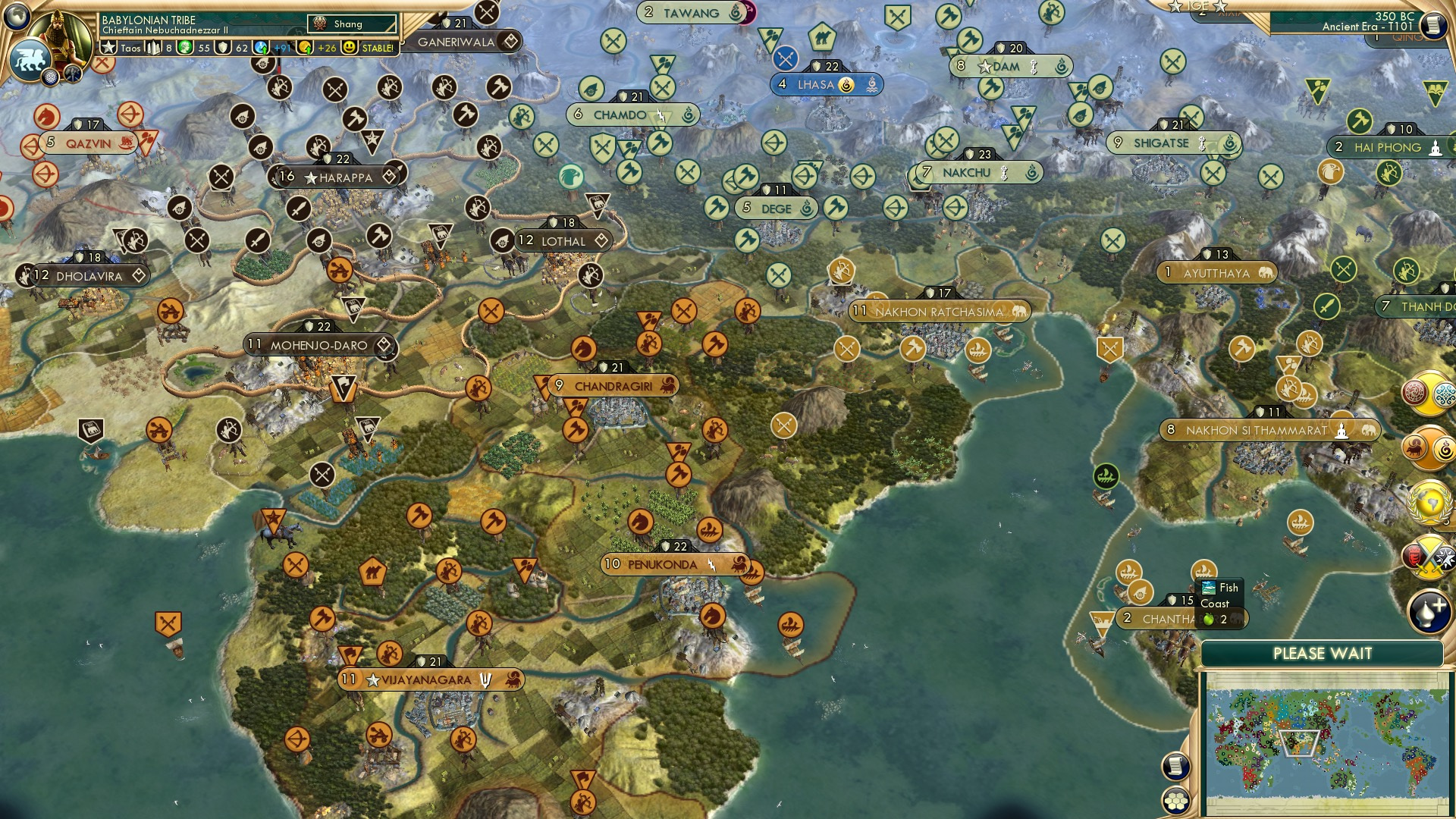Click the golden spiral notification icon

pos(1443,448)
